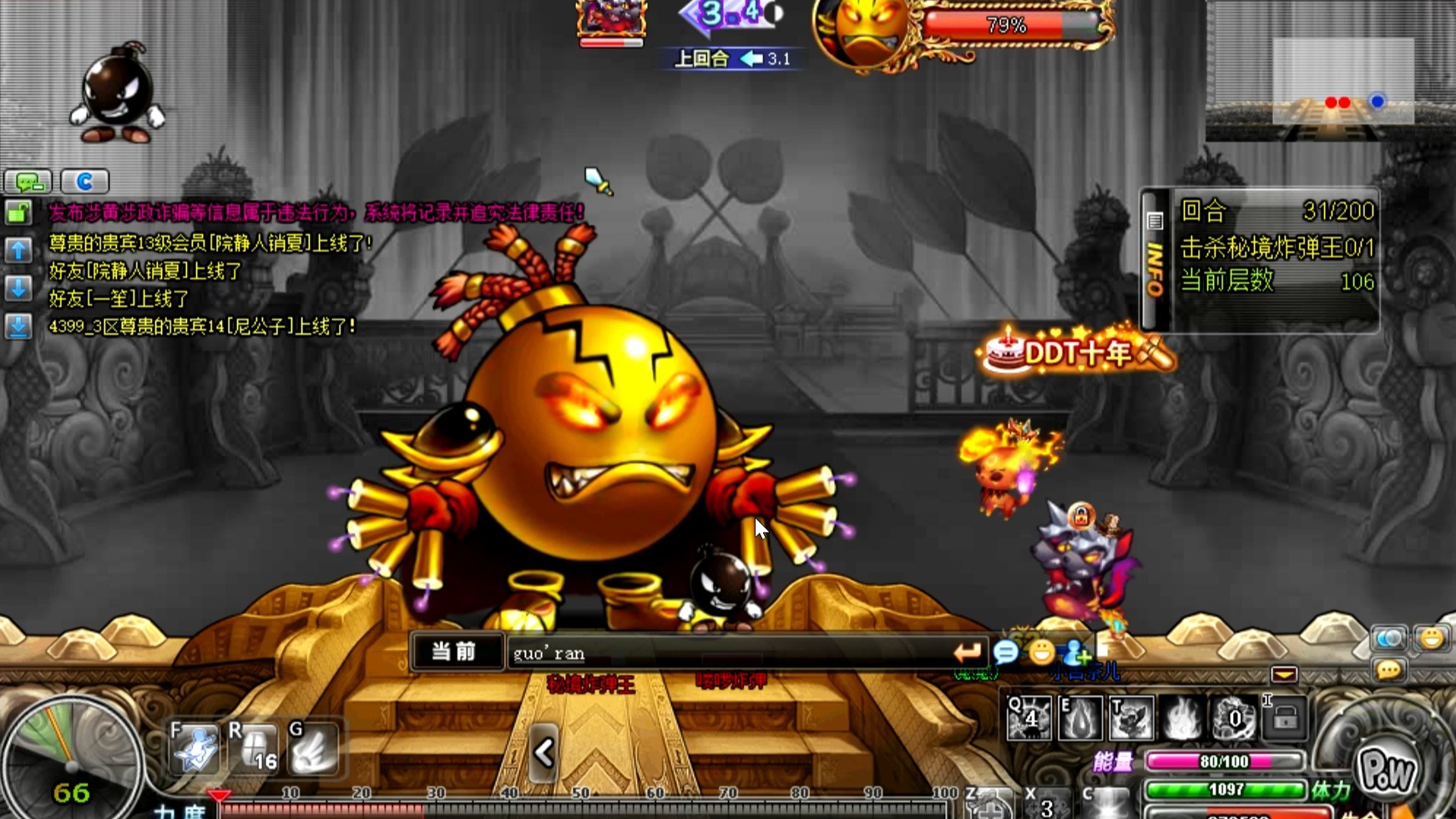The height and width of the screenshot is (819, 1456).
Task: Activate the E flame drop skill
Action: click(1079, 717)
